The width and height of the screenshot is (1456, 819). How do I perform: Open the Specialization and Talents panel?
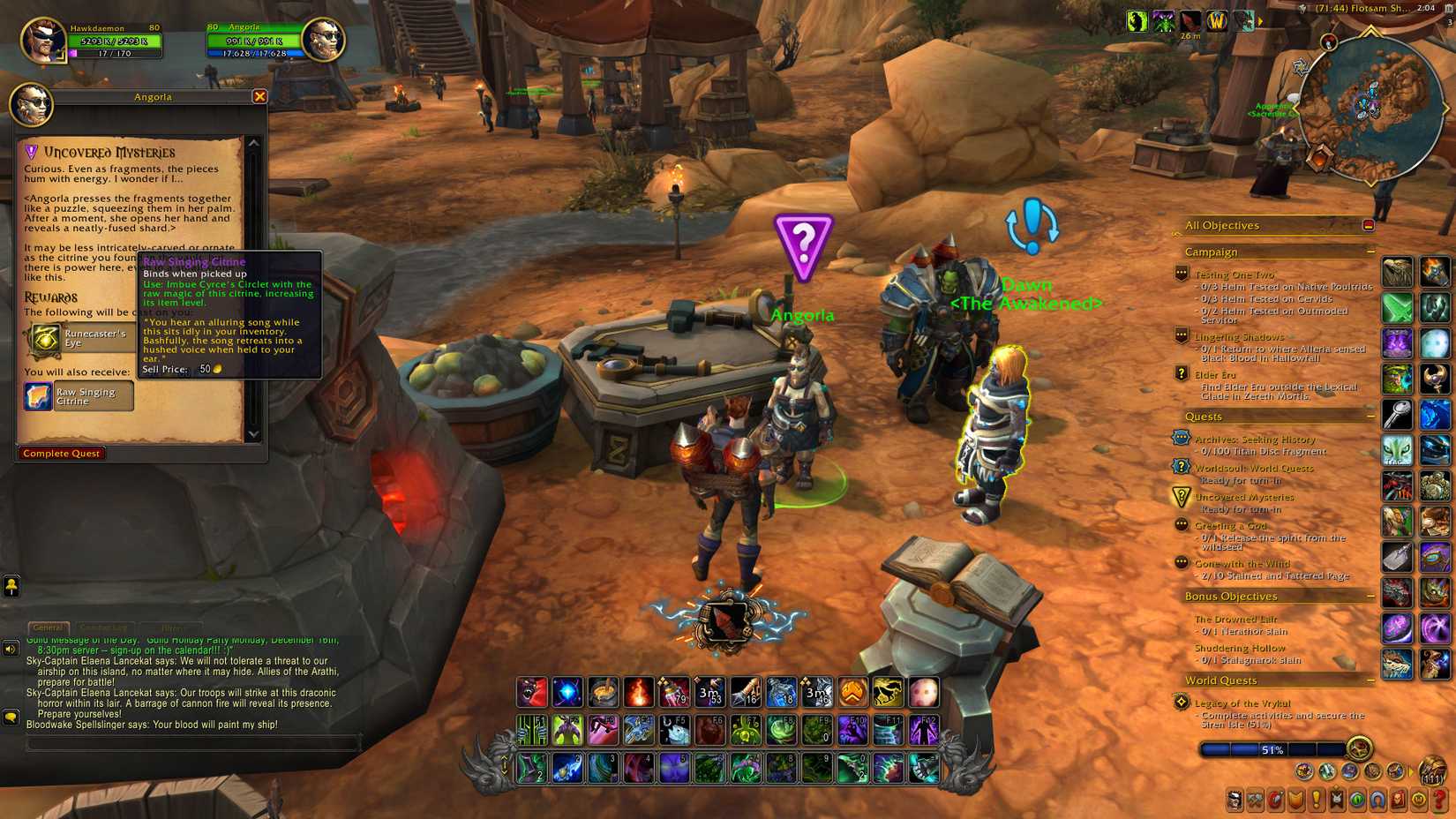click(x=1276, y=800)
